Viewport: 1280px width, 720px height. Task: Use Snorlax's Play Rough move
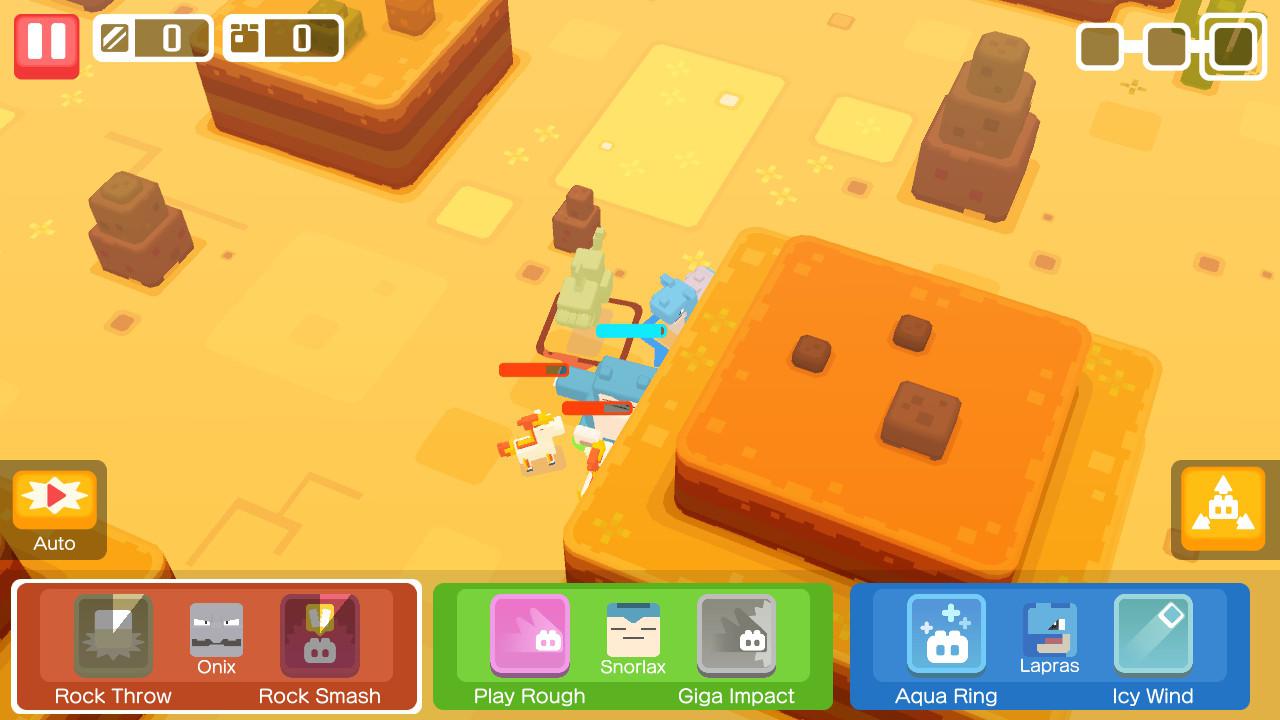tap(529, 636)
